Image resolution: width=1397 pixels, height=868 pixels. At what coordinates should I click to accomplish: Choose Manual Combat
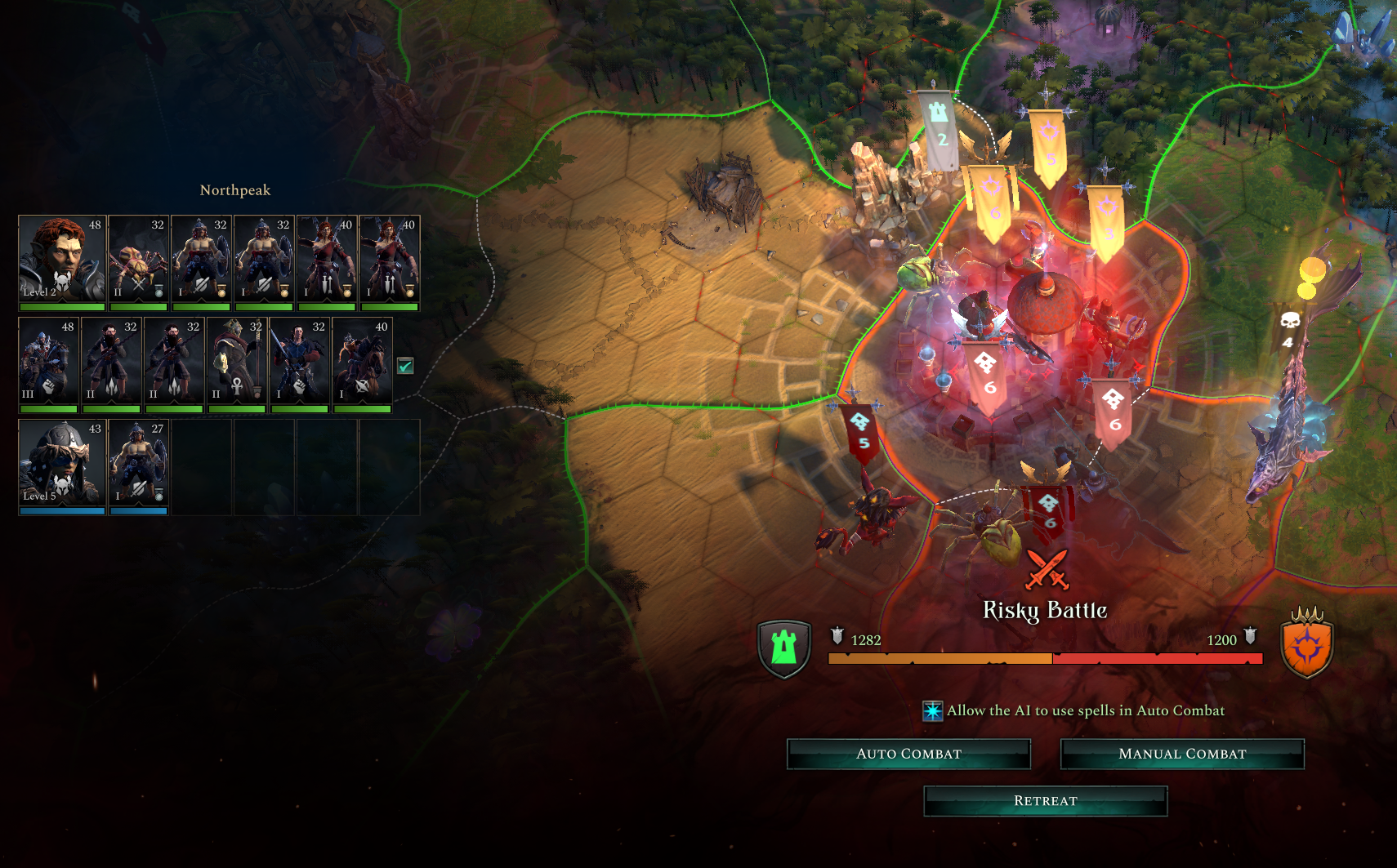pyautogui.click(x=1182, y=754)
